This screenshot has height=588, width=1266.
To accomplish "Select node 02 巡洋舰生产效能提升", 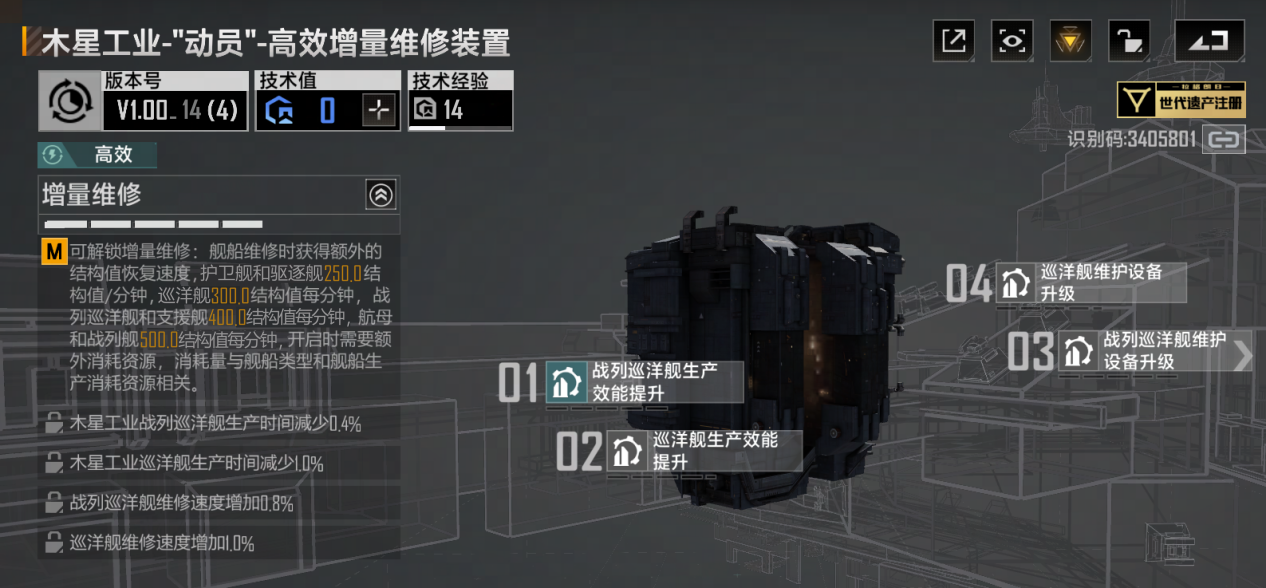I will point(704,451).
